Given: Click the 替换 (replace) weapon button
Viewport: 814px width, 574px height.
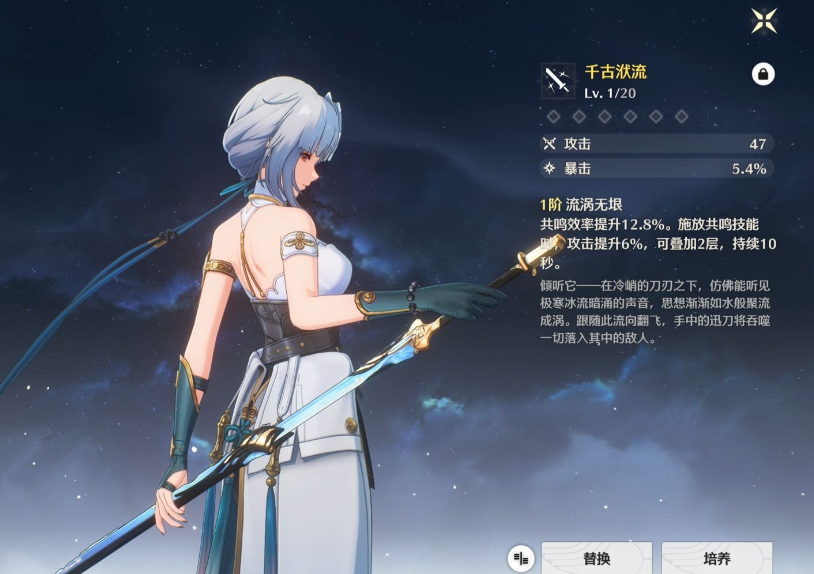Looking at the screenshot, I should click(596, 558).
